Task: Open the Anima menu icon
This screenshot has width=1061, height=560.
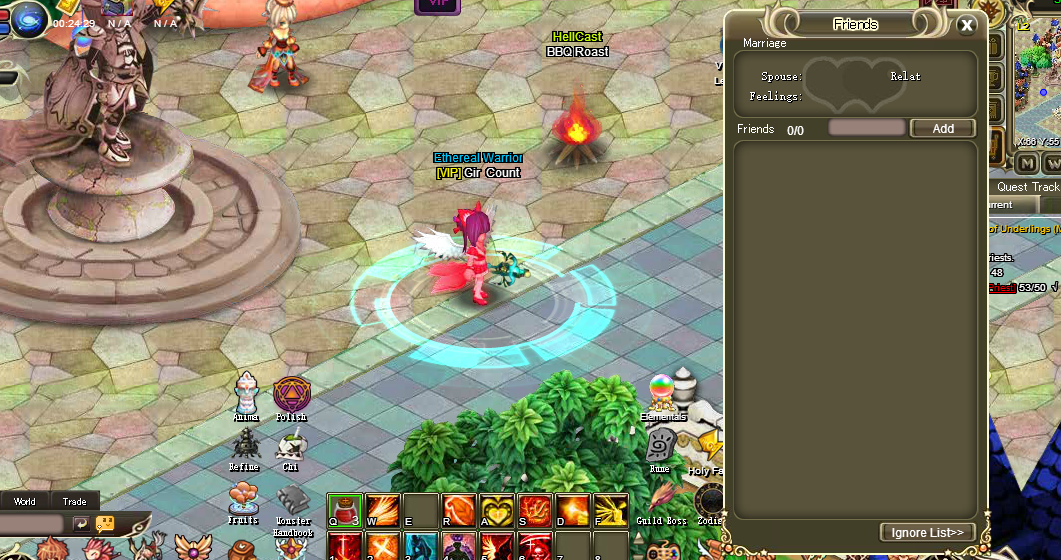Action: [246, 393]
